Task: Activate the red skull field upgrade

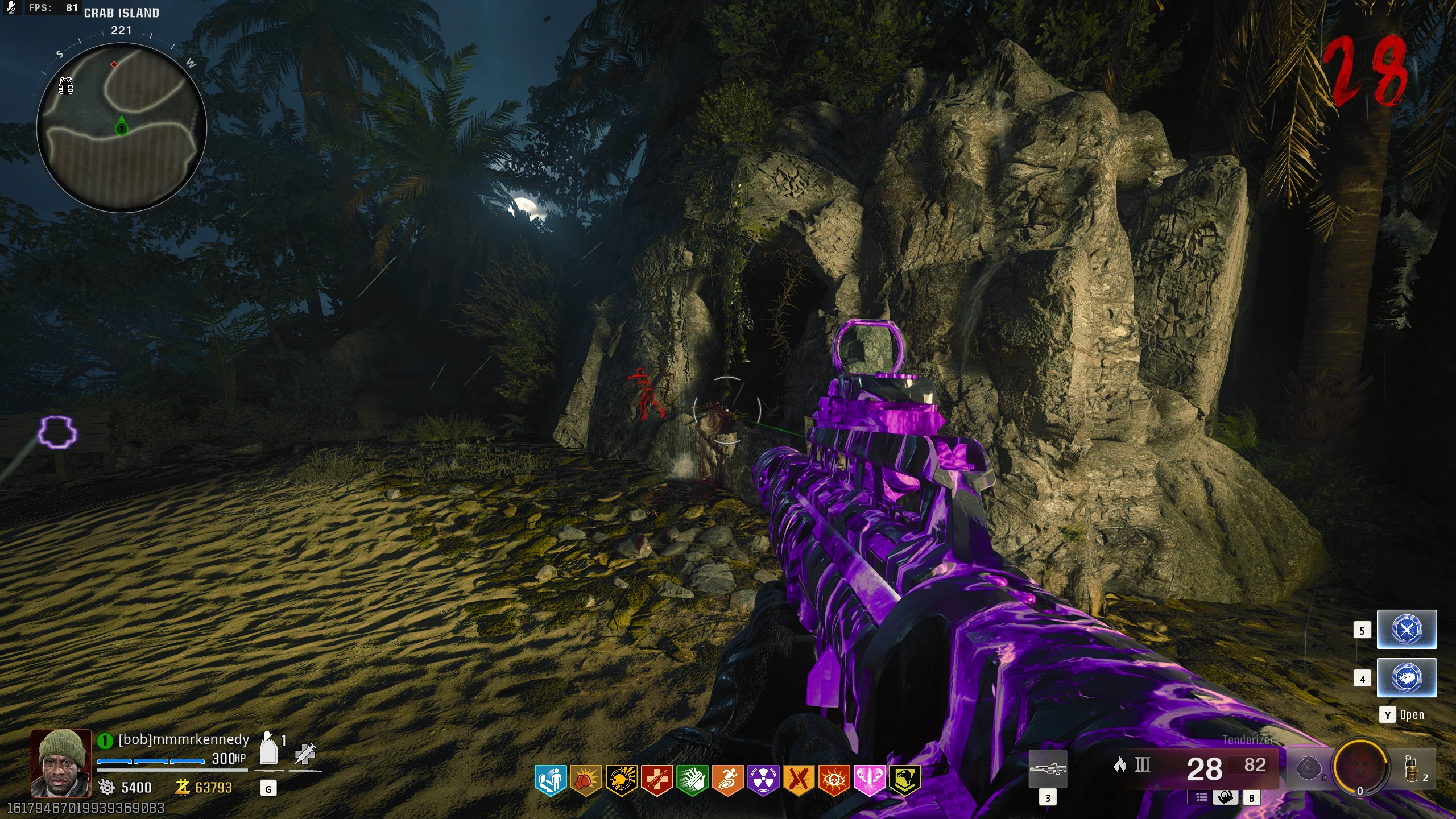Action: [x=1359, y=767]
